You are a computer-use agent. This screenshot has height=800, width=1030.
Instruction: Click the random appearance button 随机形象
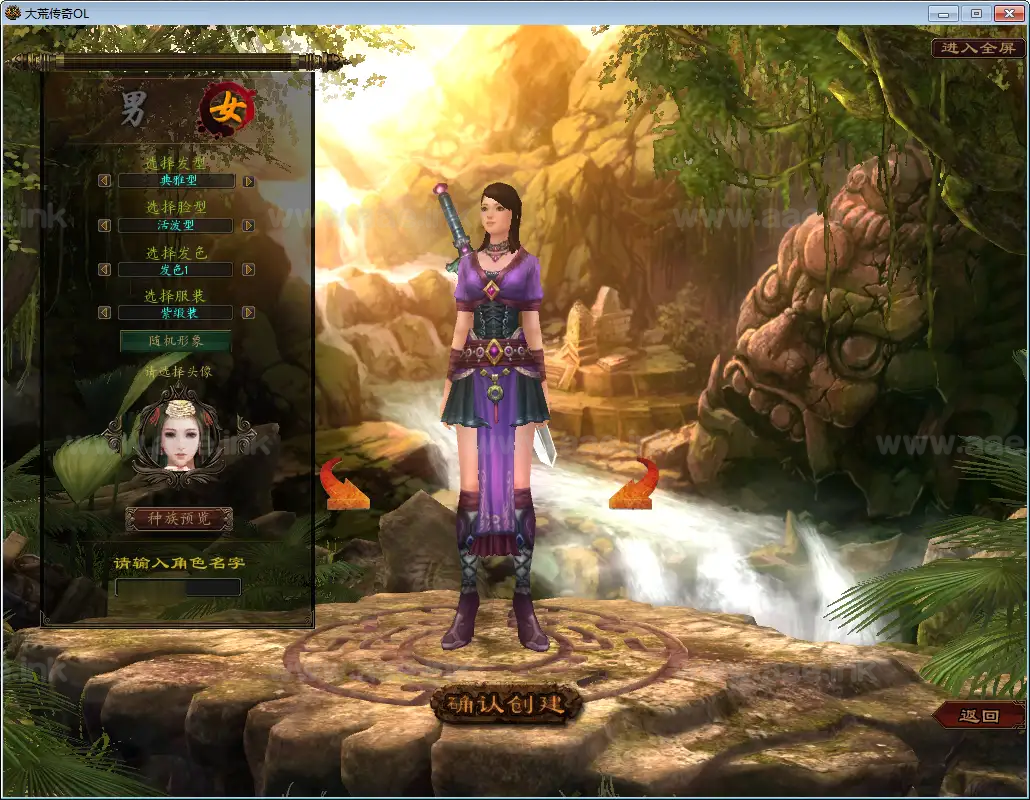176,341
